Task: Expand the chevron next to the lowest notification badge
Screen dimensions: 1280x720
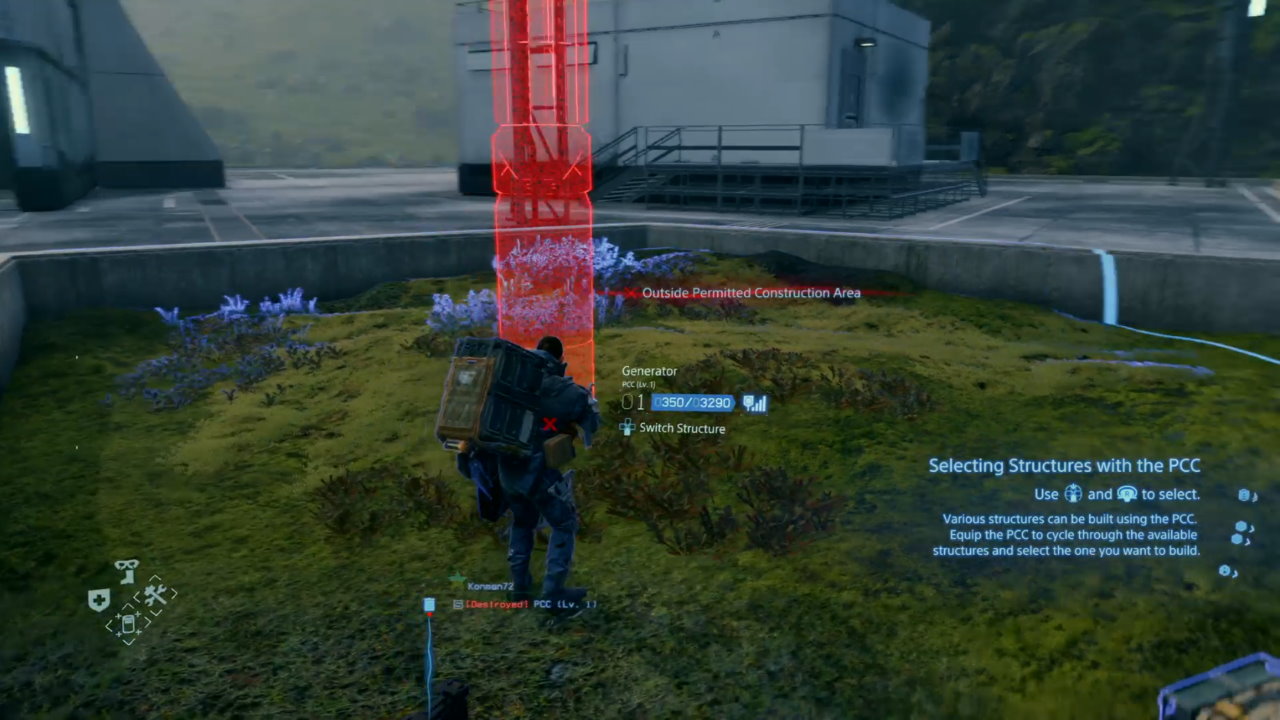Action: coord(1235,574)
